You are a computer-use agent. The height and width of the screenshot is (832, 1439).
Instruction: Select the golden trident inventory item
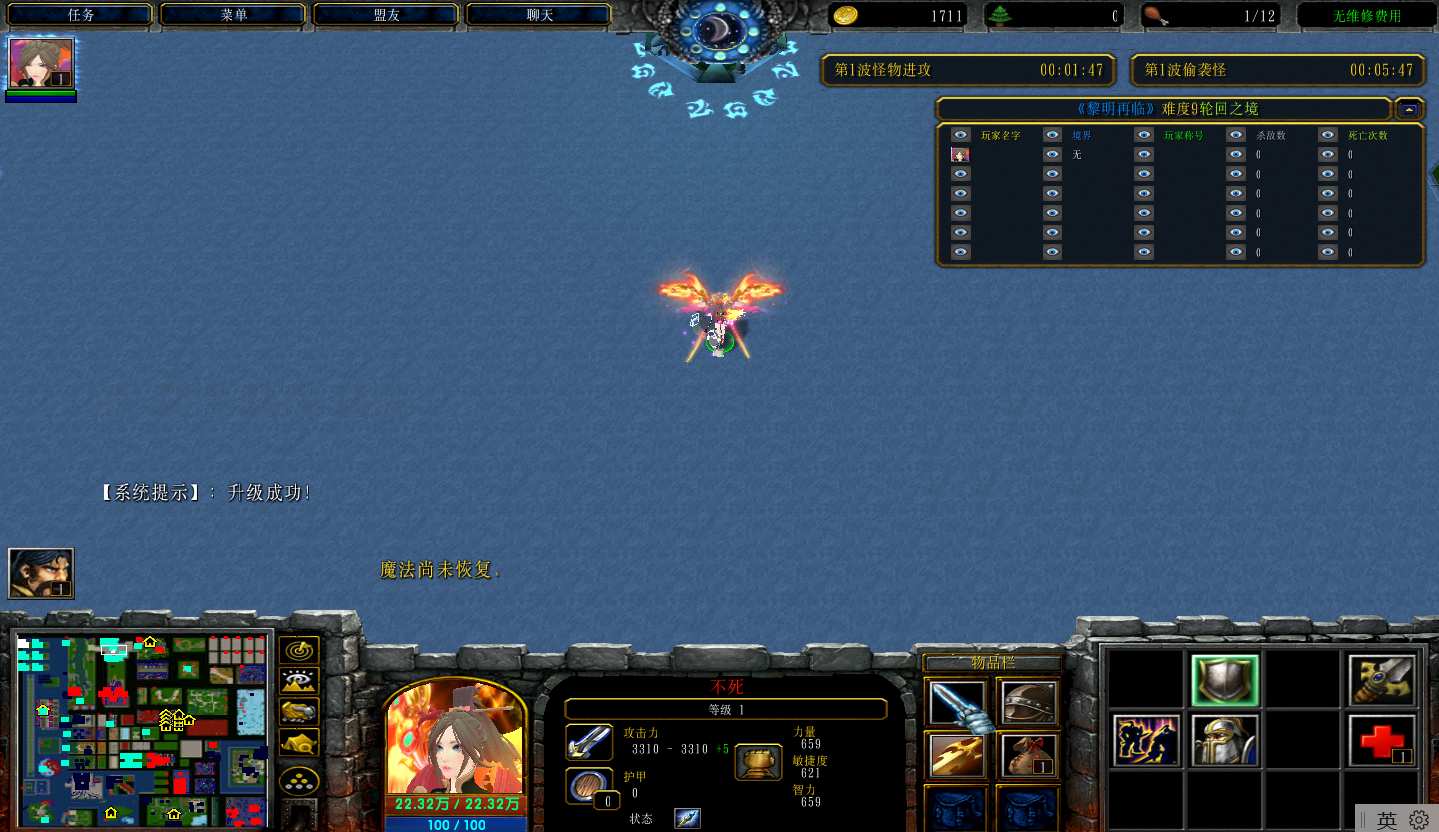tap(957, 756)
